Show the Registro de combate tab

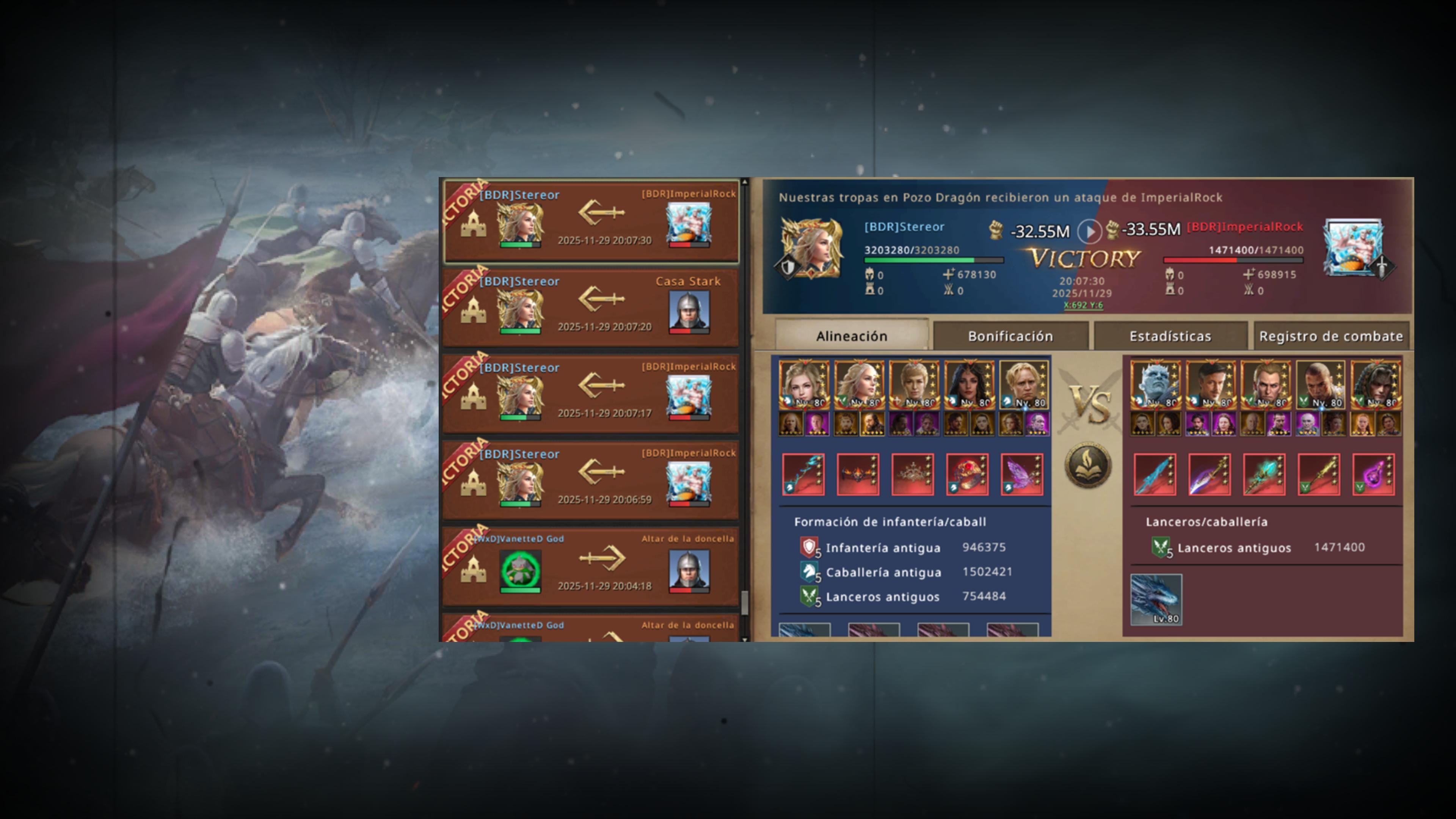click(x=1330, y=336)
